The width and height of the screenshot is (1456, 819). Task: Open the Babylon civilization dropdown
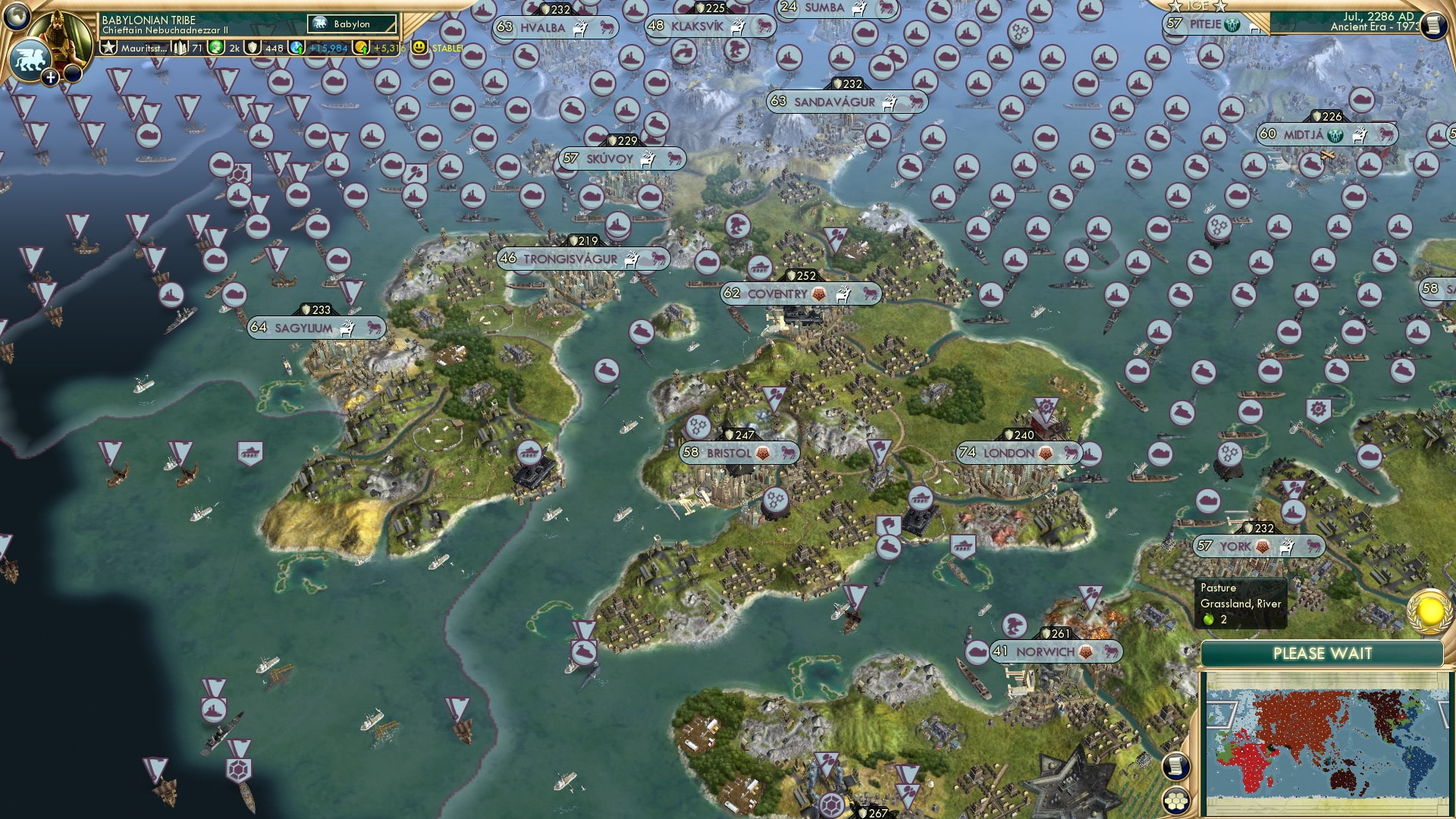click(x=350, y=24)
